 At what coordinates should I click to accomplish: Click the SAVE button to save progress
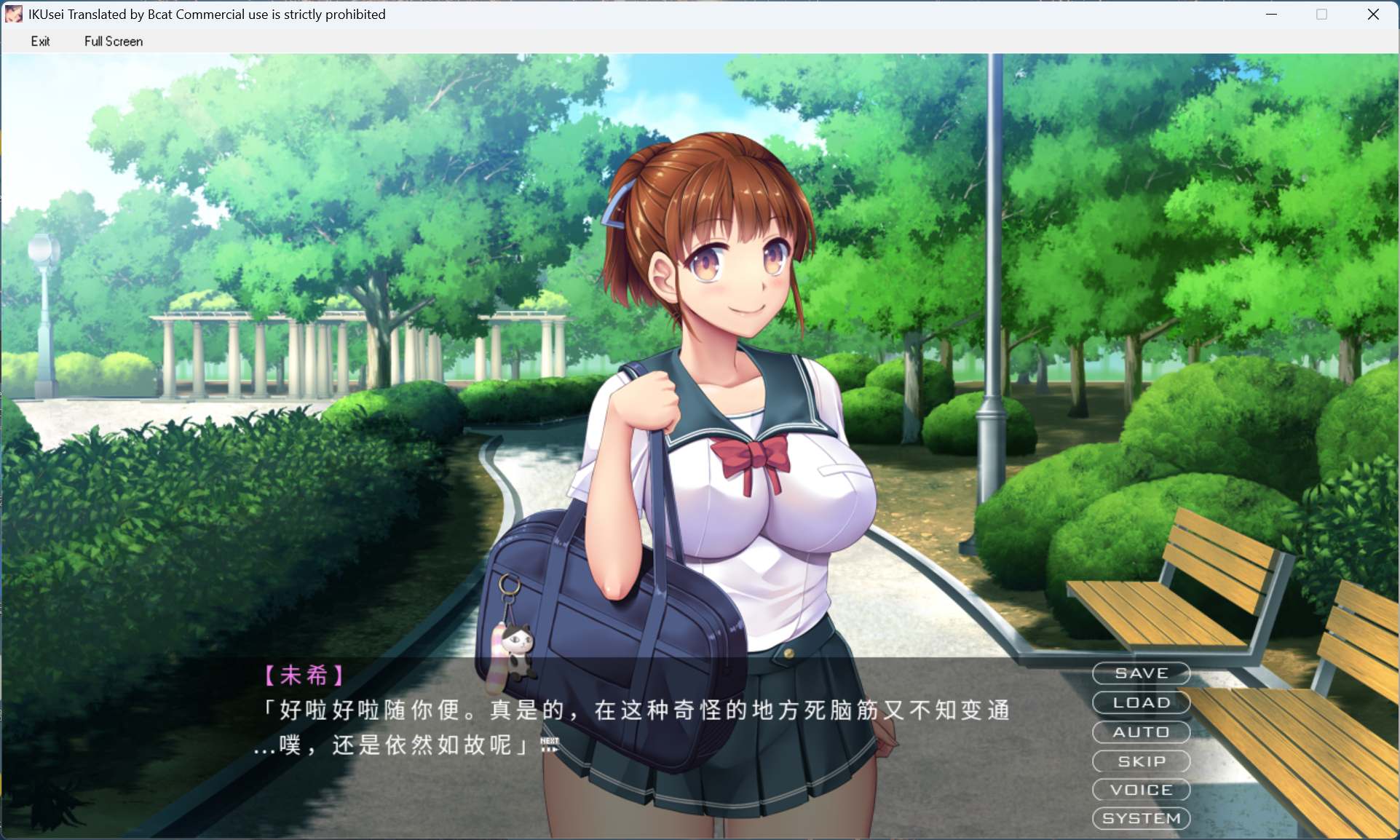pos(1140,673)
